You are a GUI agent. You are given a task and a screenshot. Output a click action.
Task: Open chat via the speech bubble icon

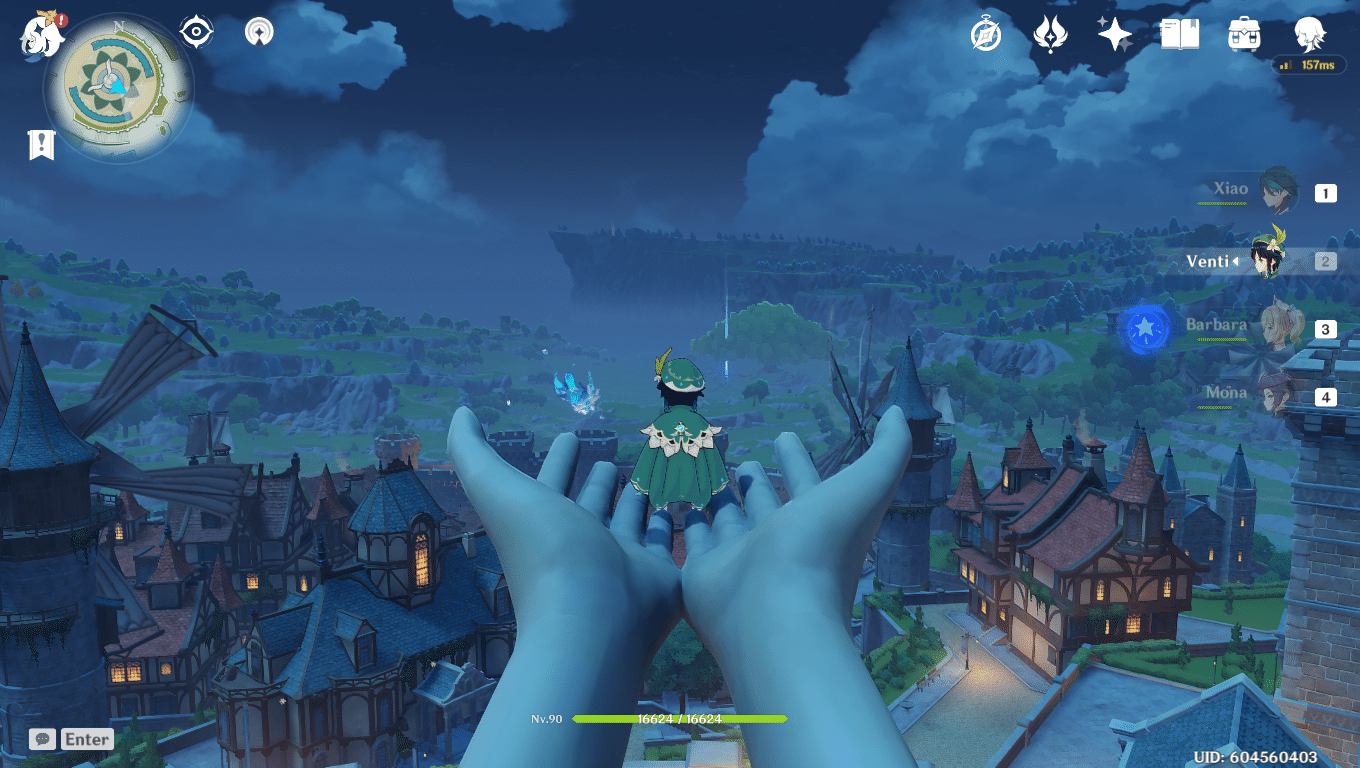pos(41,739)
